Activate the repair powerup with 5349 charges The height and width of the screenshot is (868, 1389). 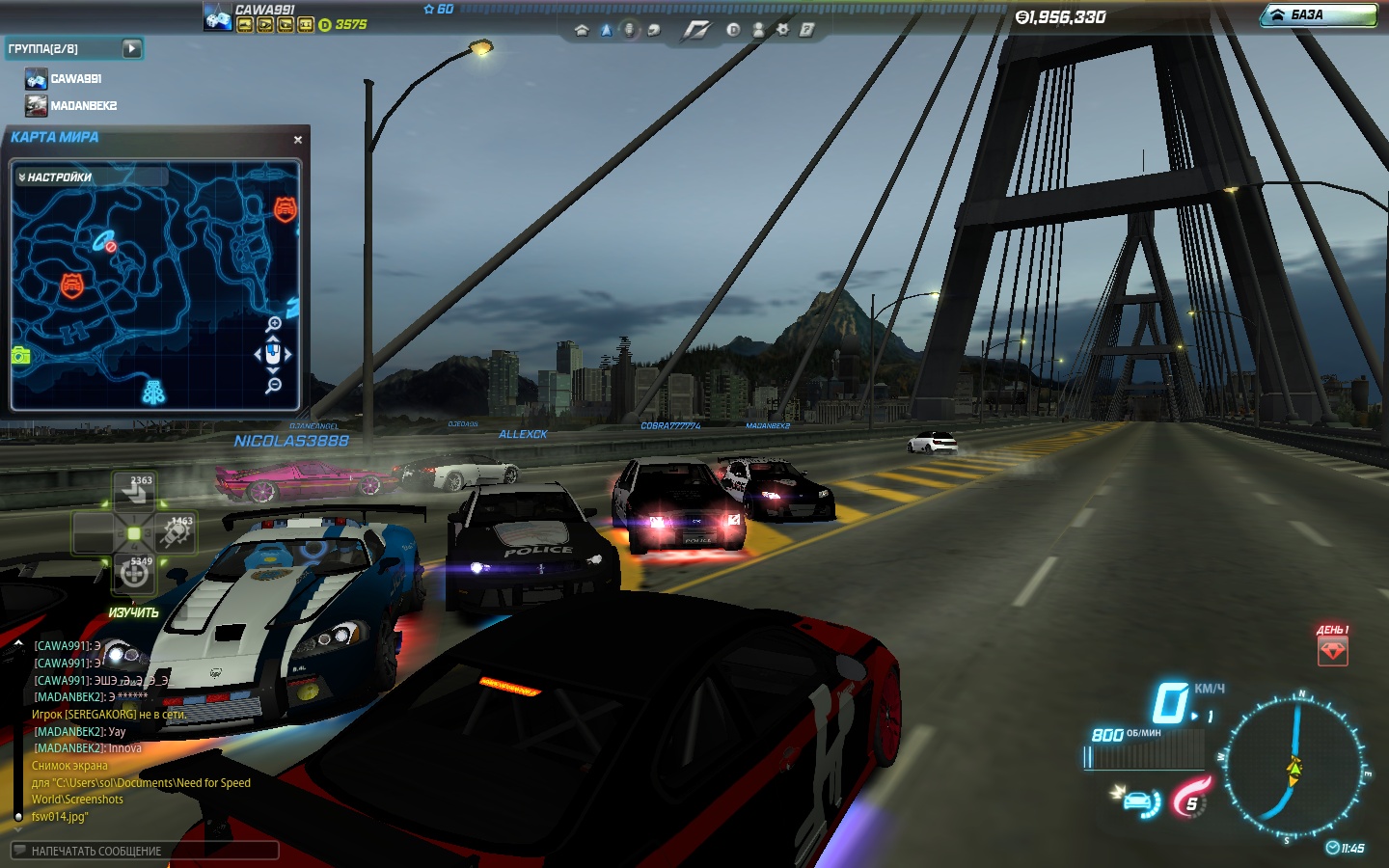click(x=134, y=573)
